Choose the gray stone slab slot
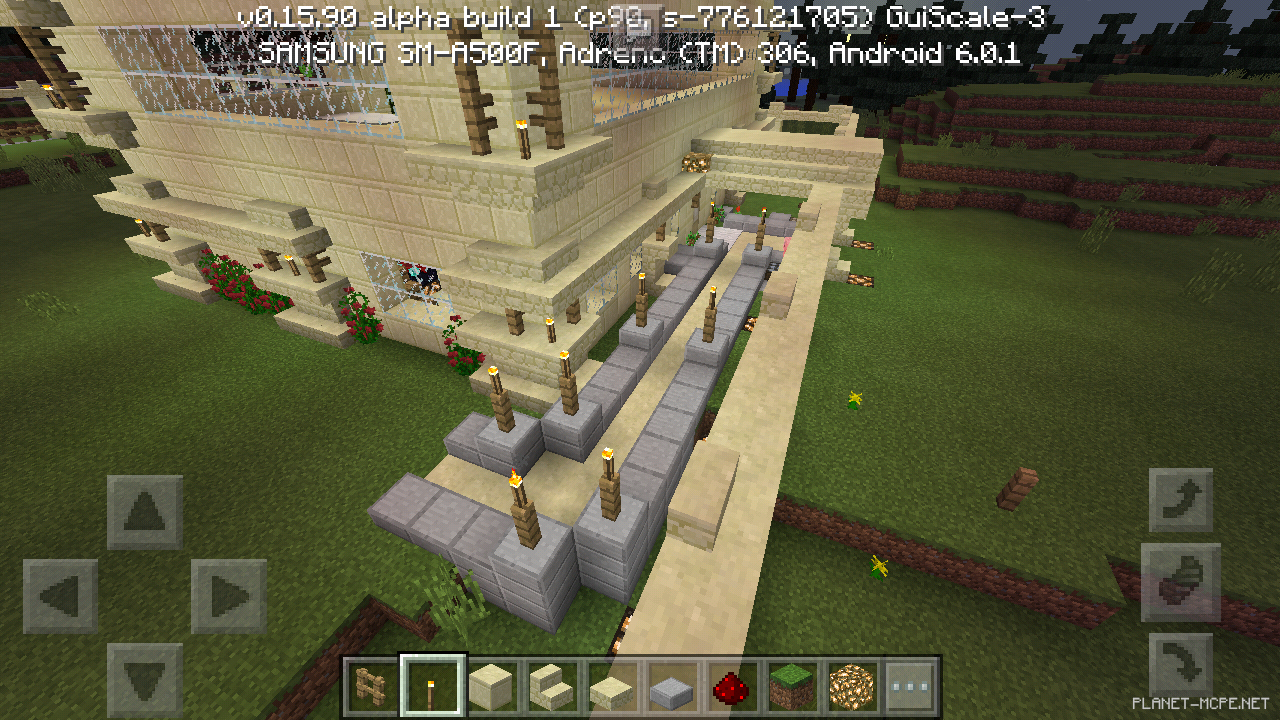Image resolution: width=1280 pixels, height=720 pixels. tap(672, 686)
